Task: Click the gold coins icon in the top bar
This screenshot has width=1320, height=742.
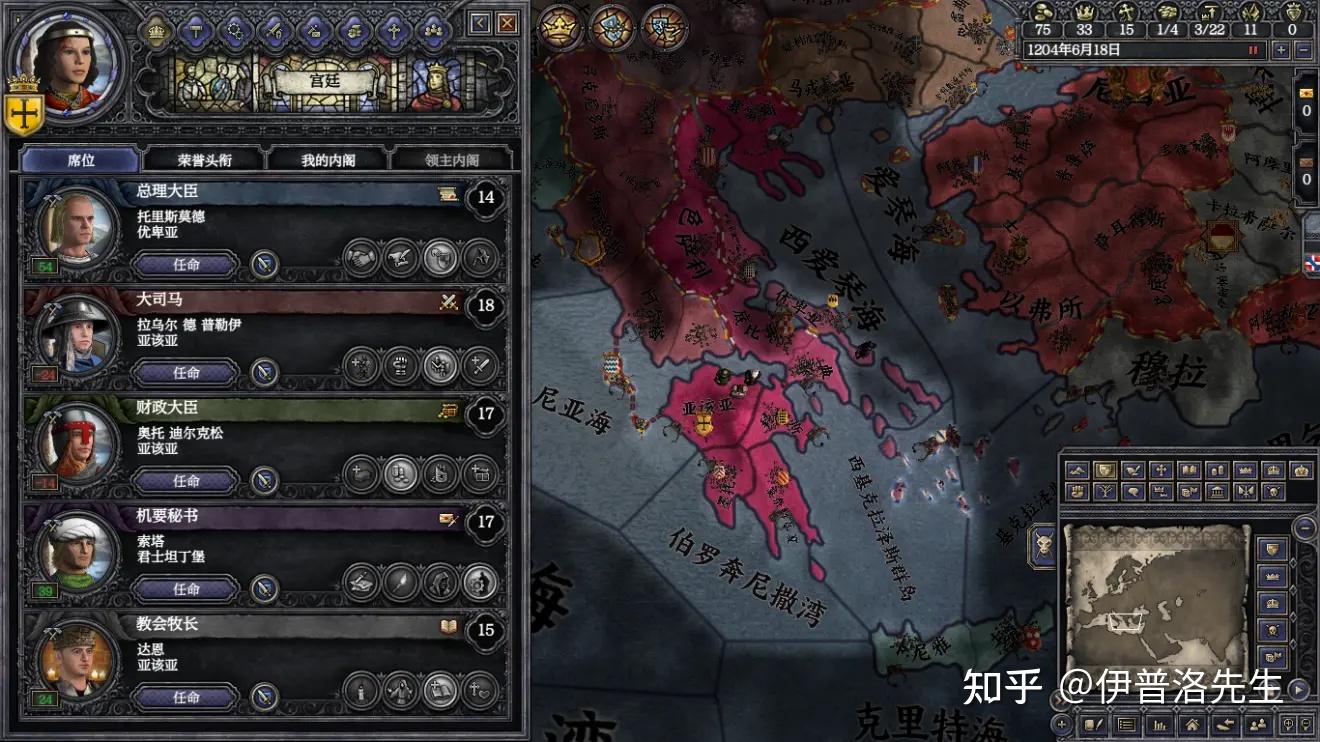Action: (1043, 13)
